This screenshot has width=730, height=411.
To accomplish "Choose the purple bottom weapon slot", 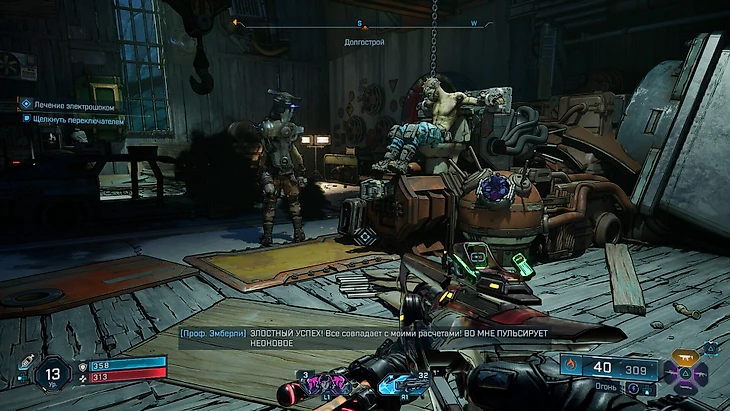I will click(685, 390).
